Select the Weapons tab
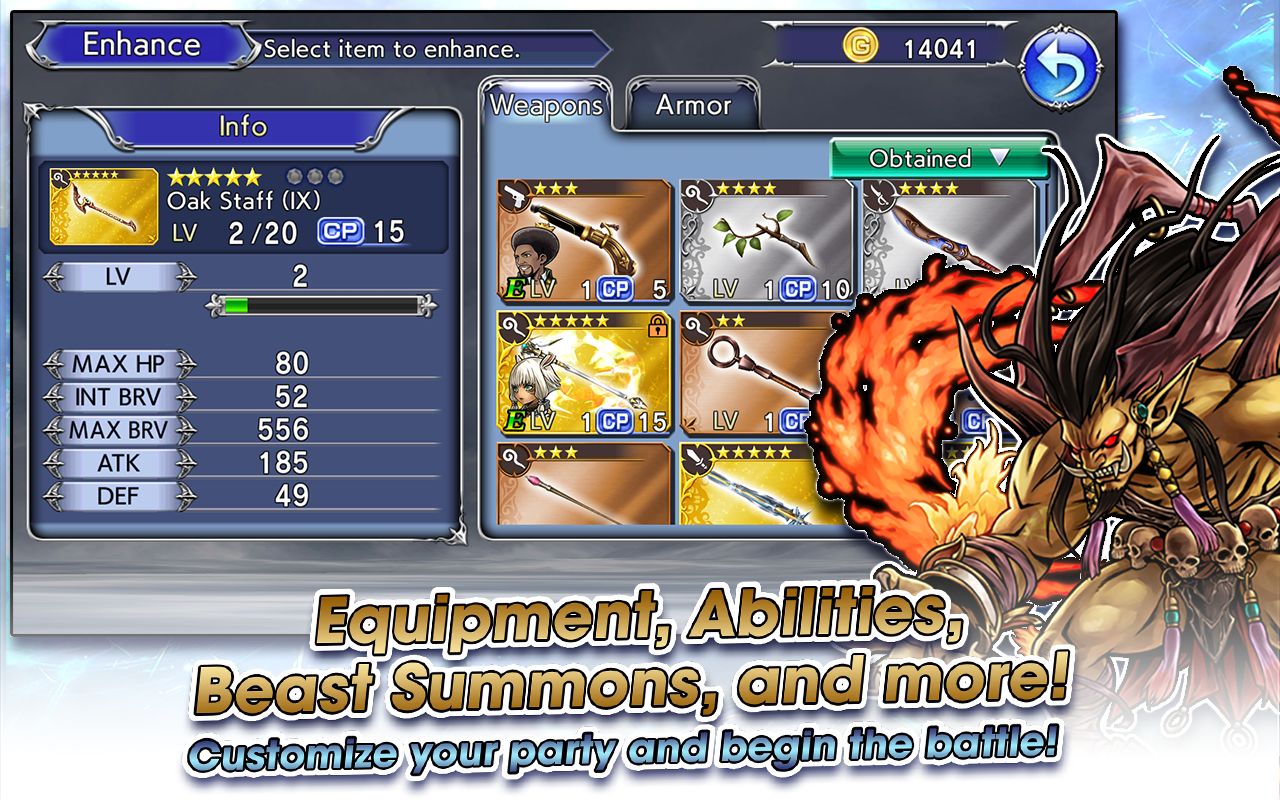Image resolution: width=1280 pixels, height=800 pixels. (x=546, y=103)
